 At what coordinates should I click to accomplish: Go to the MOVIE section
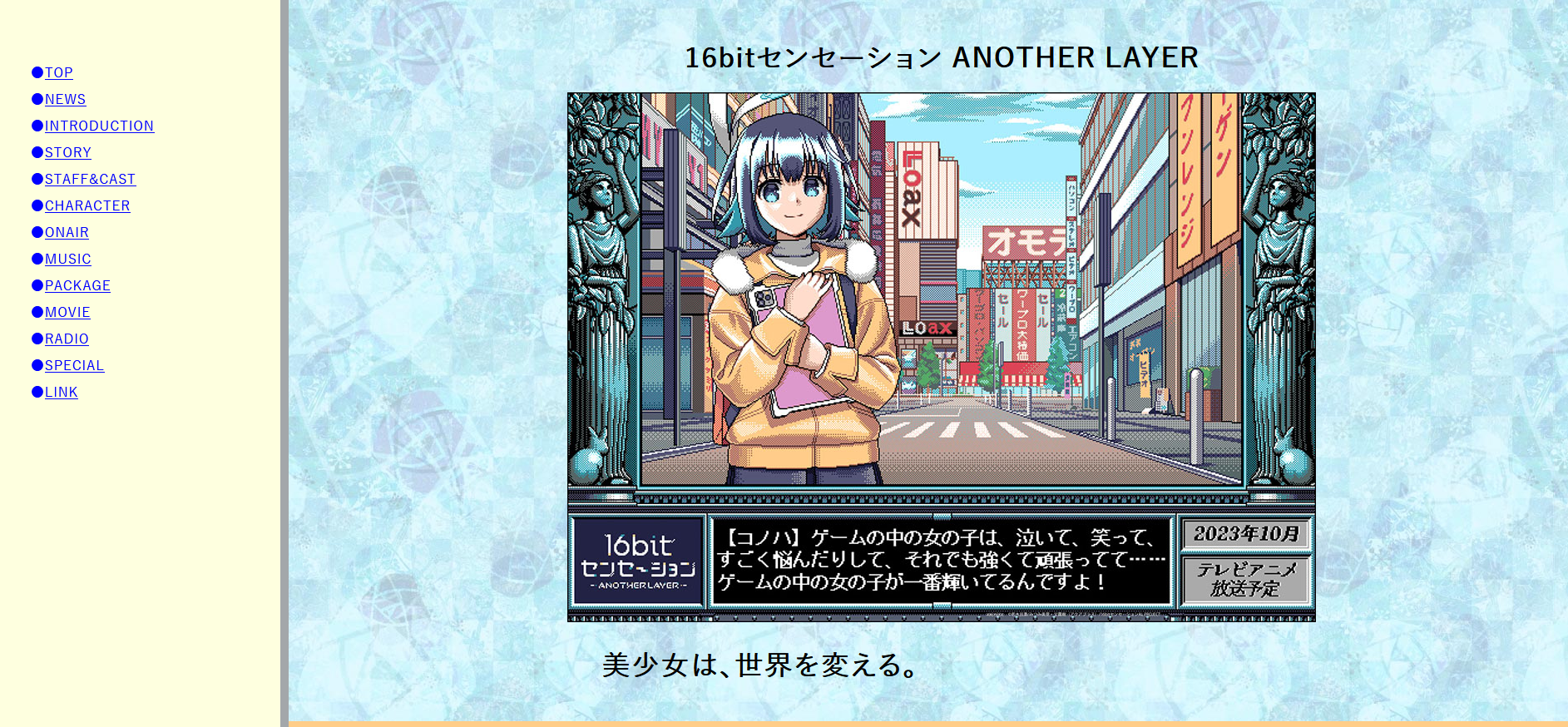pos(67,312)
